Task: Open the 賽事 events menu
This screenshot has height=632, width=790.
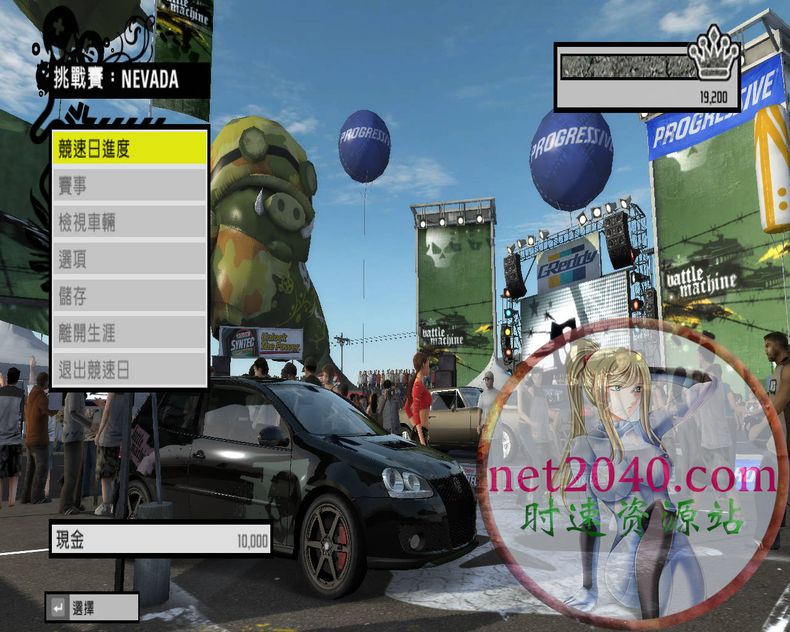Action: point(129,186)
